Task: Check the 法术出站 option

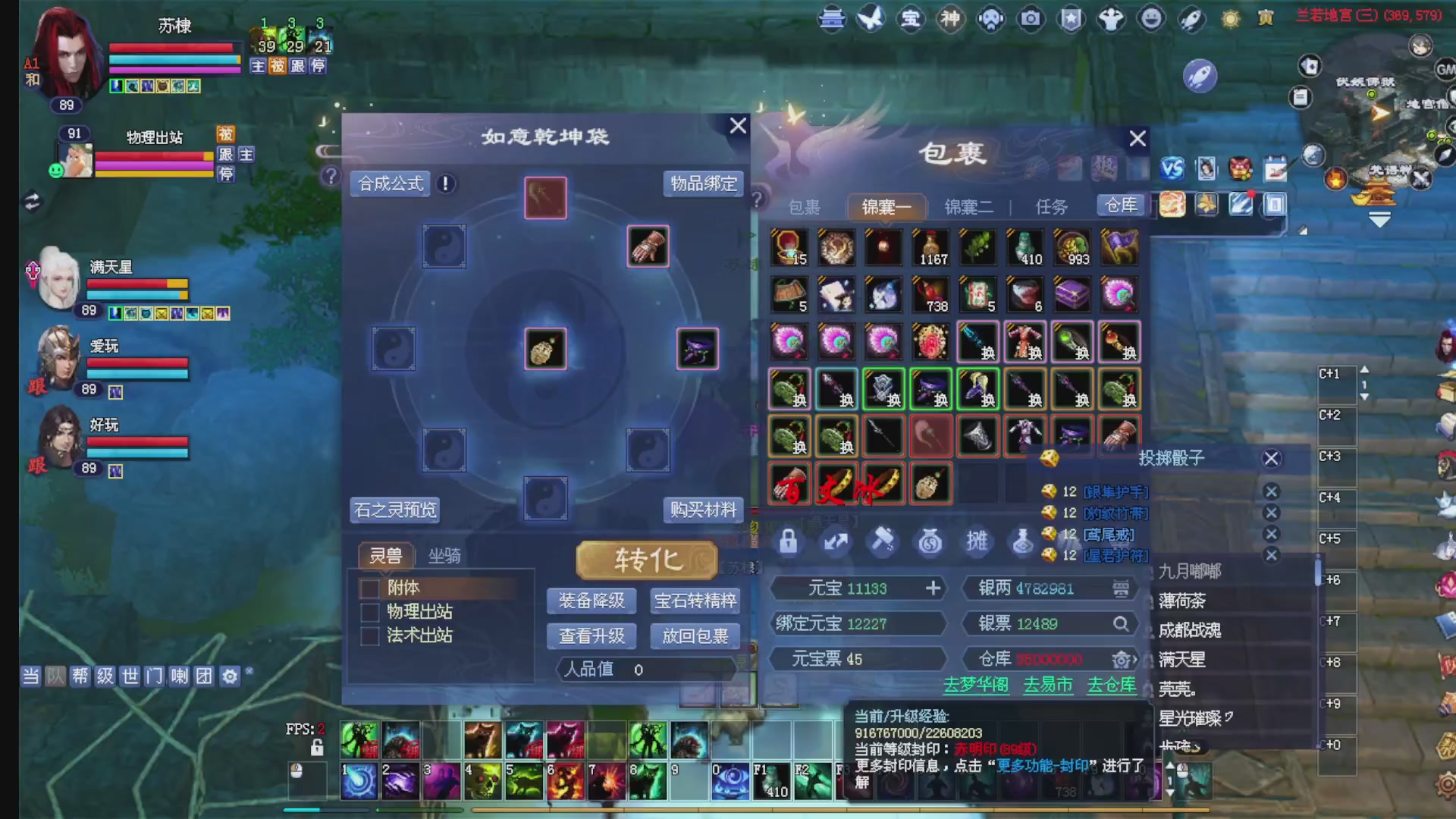Action: pos(370,636)
